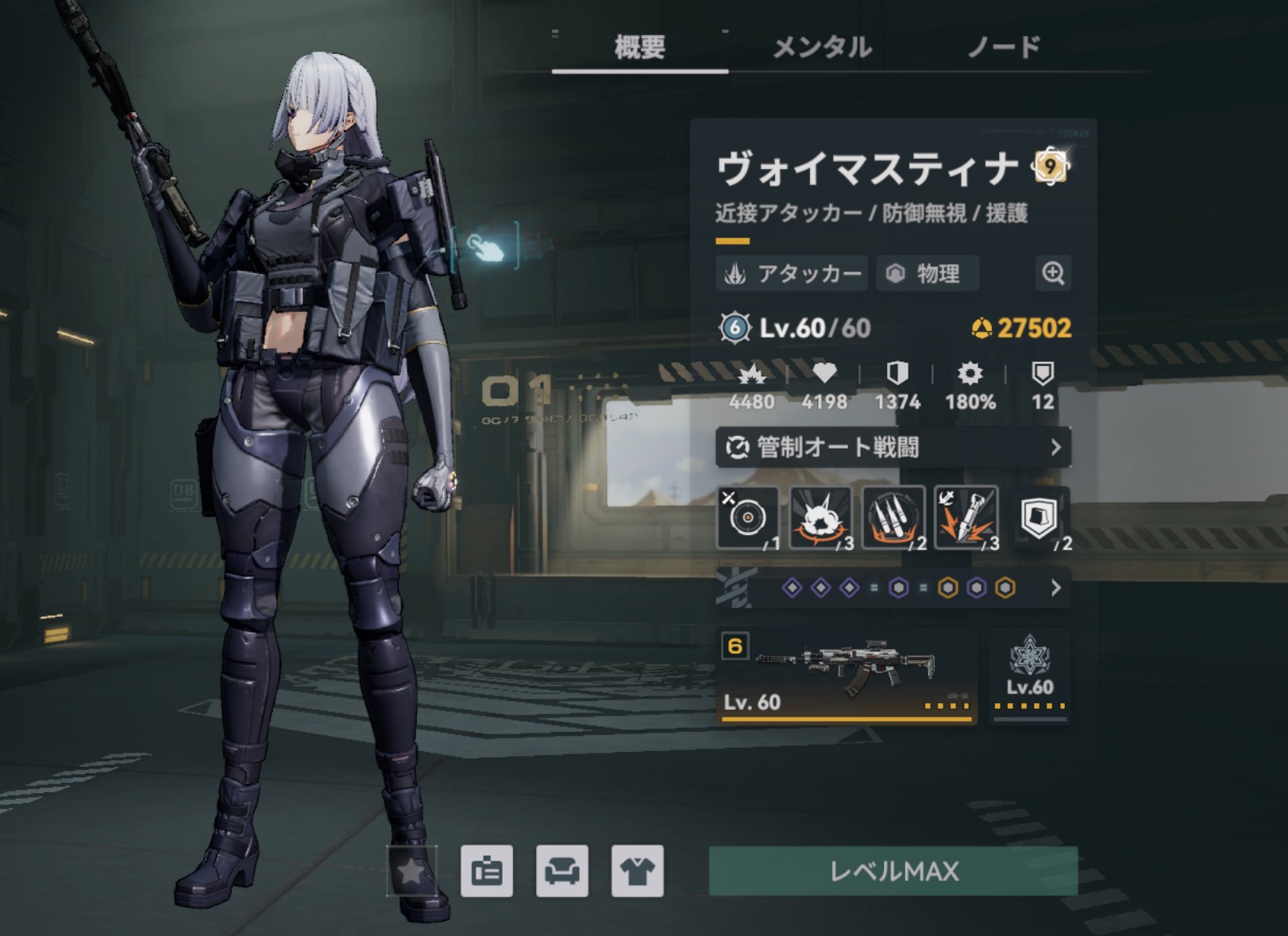Open the Lv. 60 rifle weapon slot
This screenshot has width=1288, height=936.
[x=846, y=676]
